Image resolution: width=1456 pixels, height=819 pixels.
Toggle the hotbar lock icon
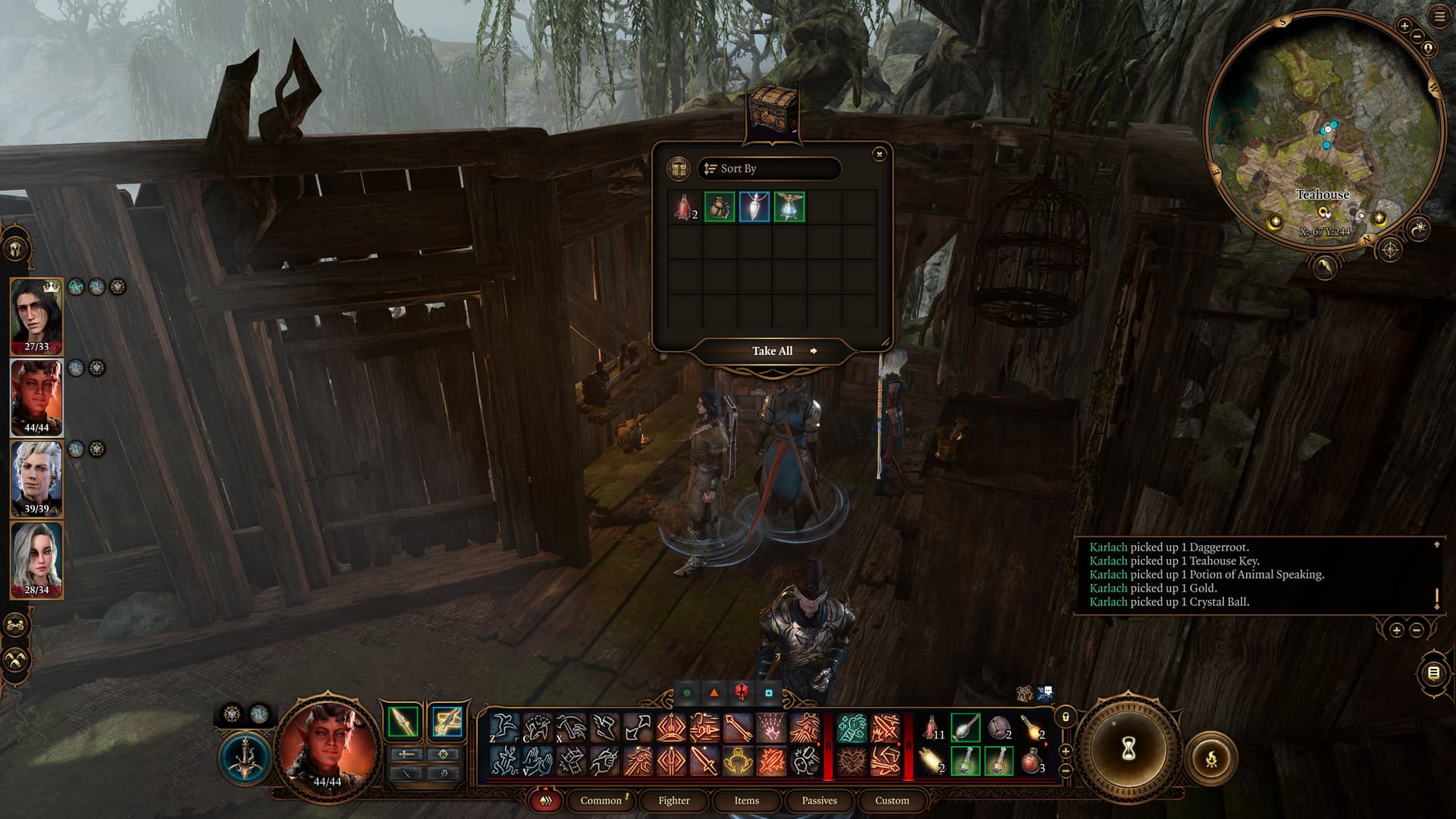(x=1065, y=717)
